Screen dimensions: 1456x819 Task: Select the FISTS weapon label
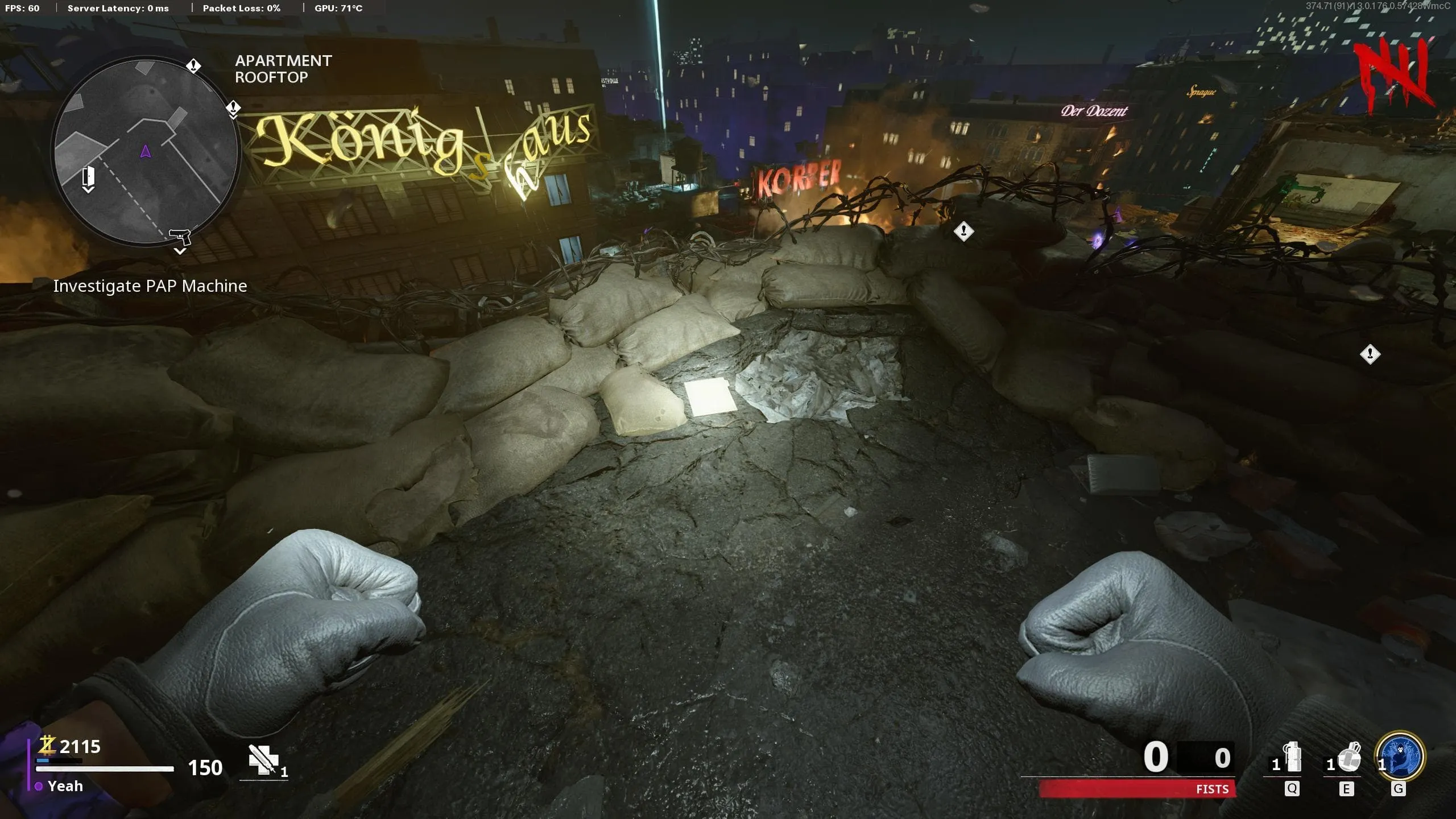pyautogui.click(x=1212, y=789)
